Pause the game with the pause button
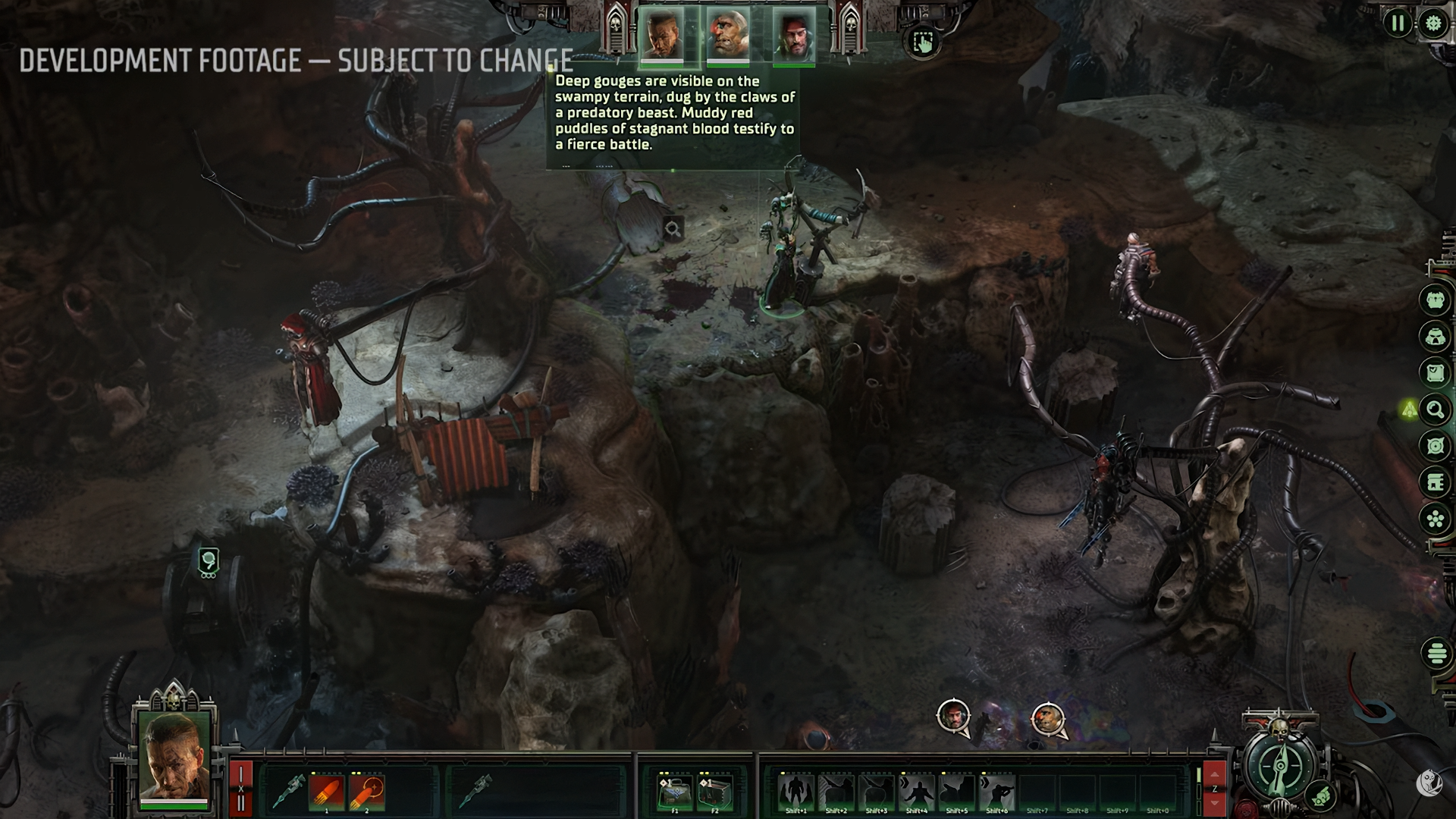The height and width of the screenshot is (819, 1456). (x=1397, y=24)
